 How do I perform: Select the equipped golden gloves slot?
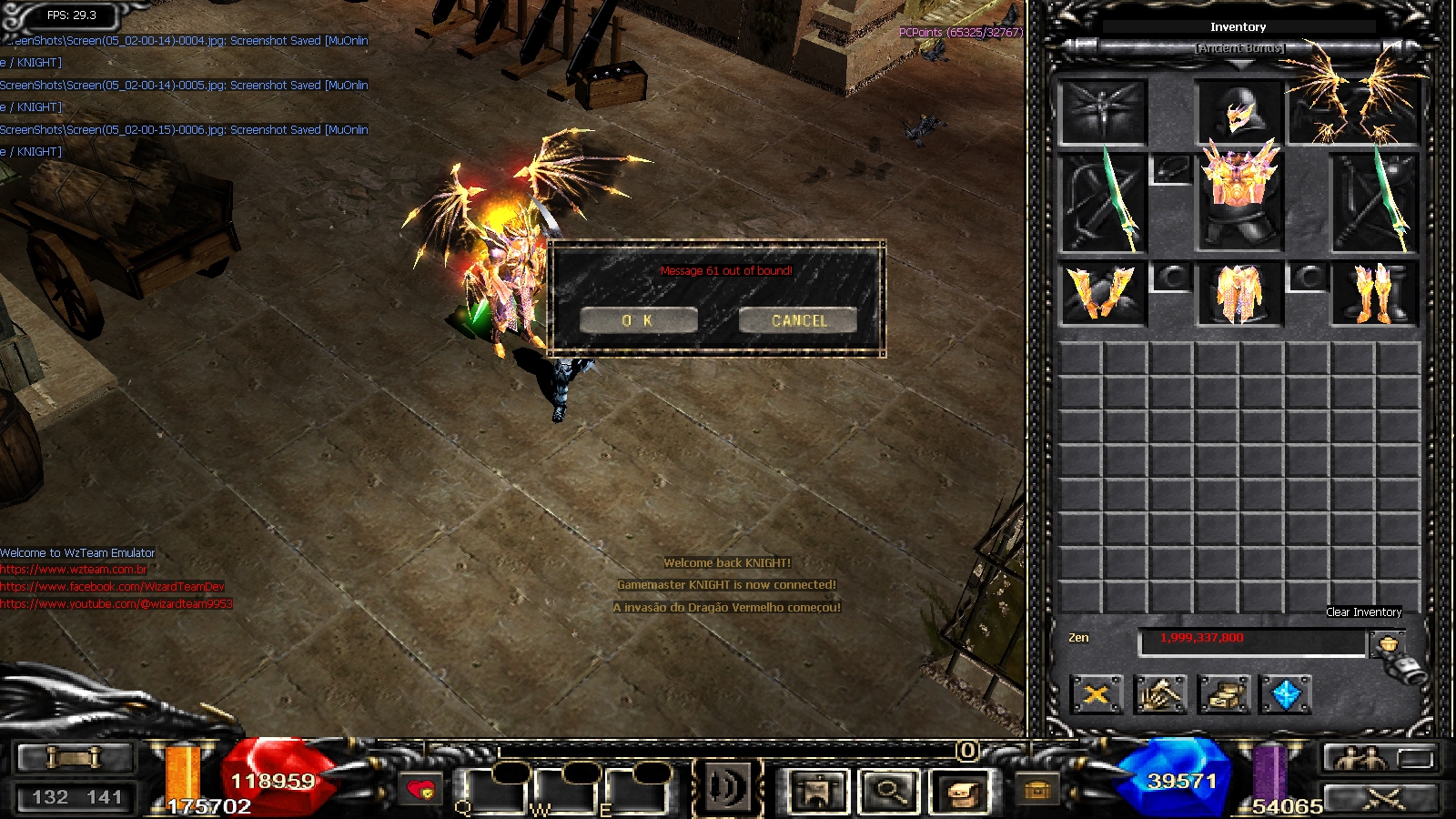[x=1103, y=294]
